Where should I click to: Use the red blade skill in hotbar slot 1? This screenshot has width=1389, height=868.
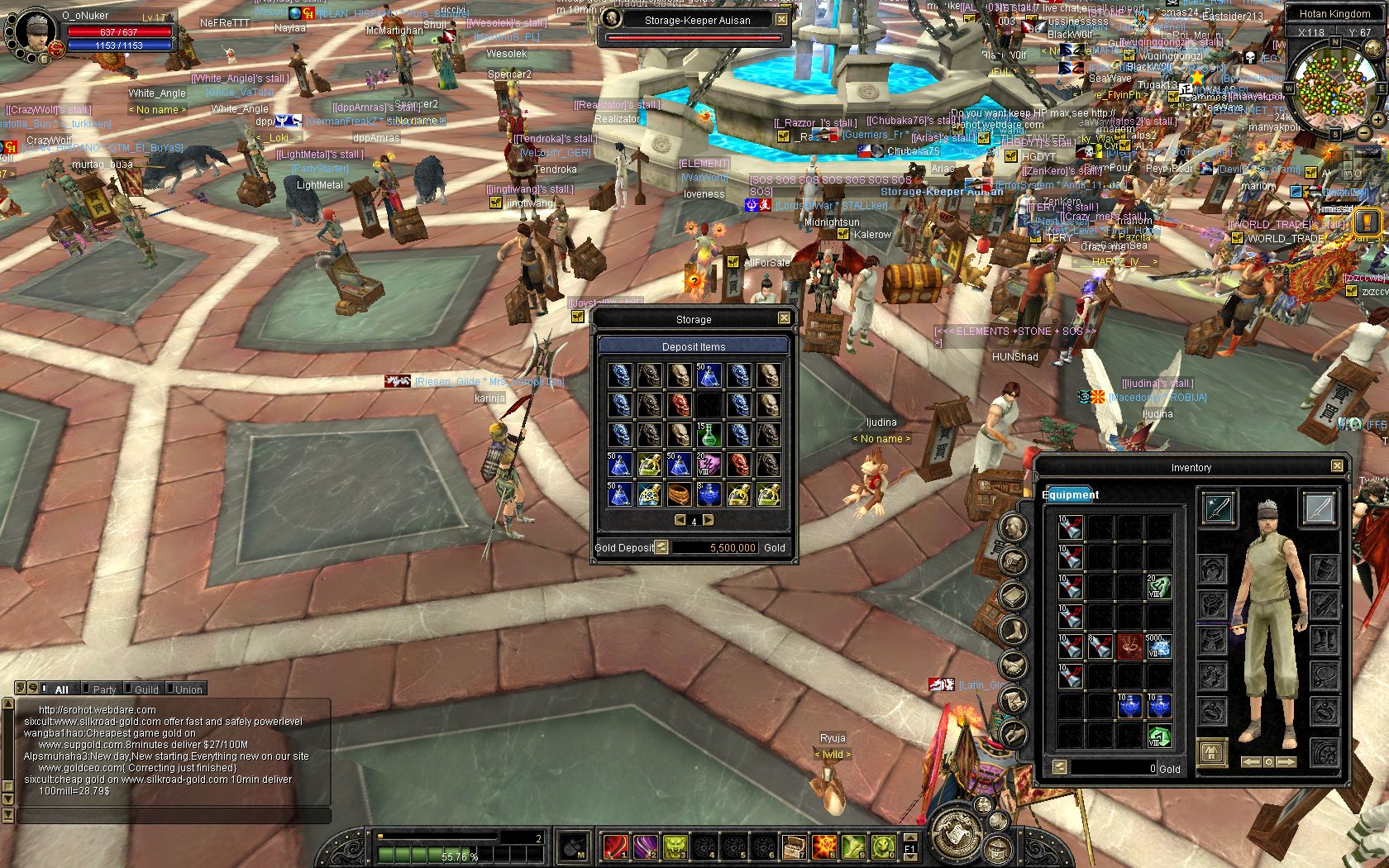615,847
